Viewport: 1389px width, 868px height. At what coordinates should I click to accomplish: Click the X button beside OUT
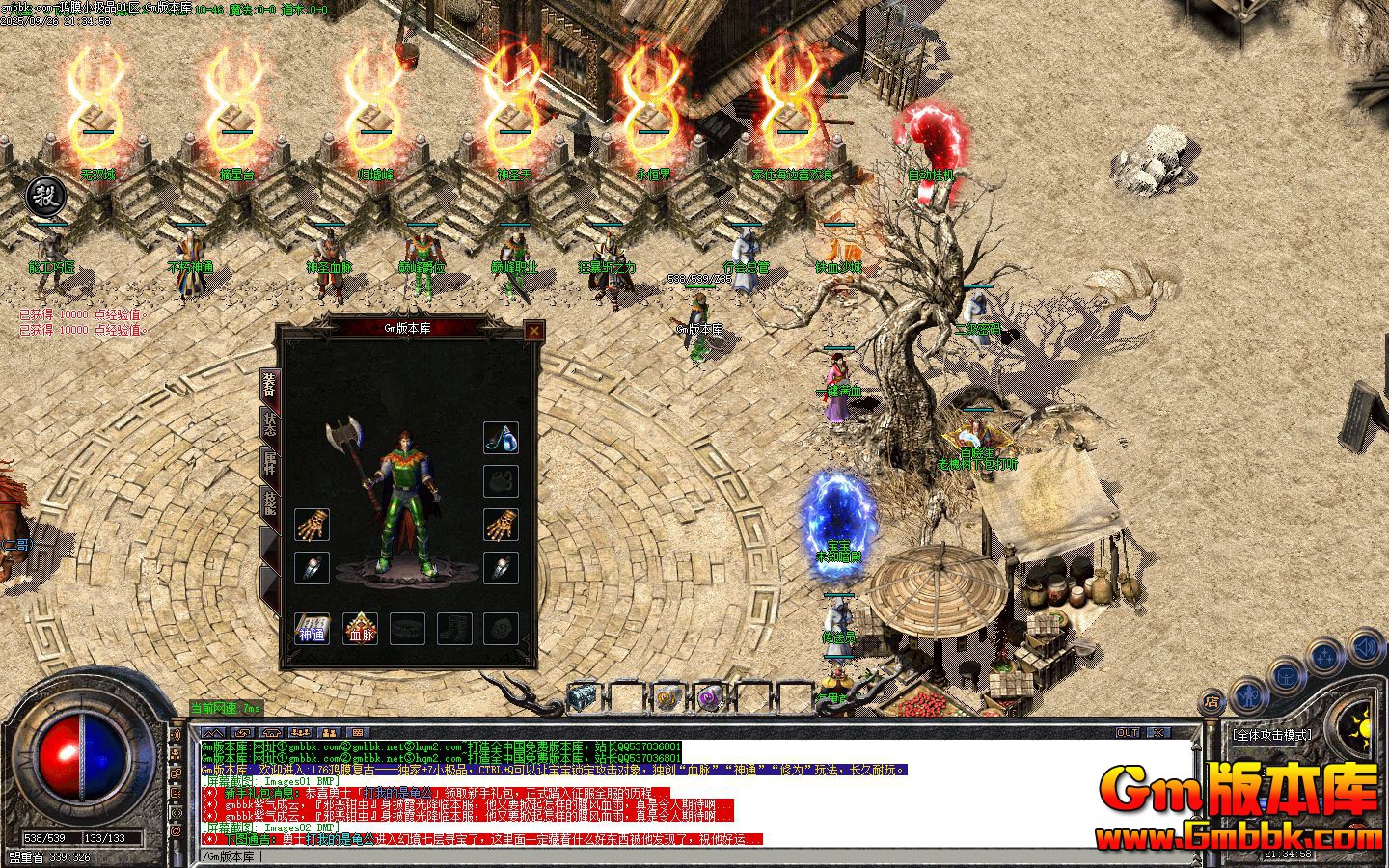point(1157,733)
